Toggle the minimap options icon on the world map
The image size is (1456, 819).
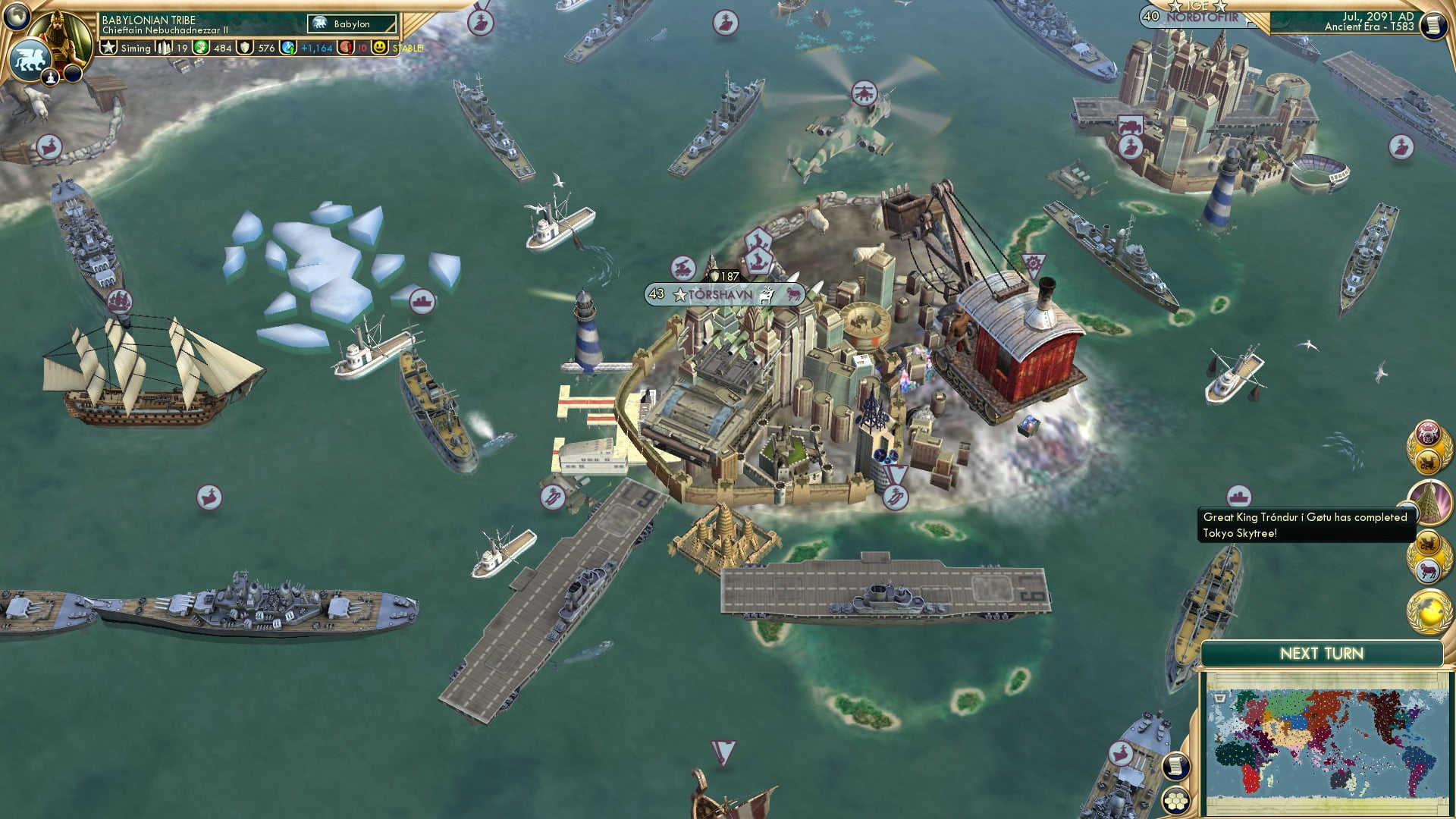tap(1219, 698)
